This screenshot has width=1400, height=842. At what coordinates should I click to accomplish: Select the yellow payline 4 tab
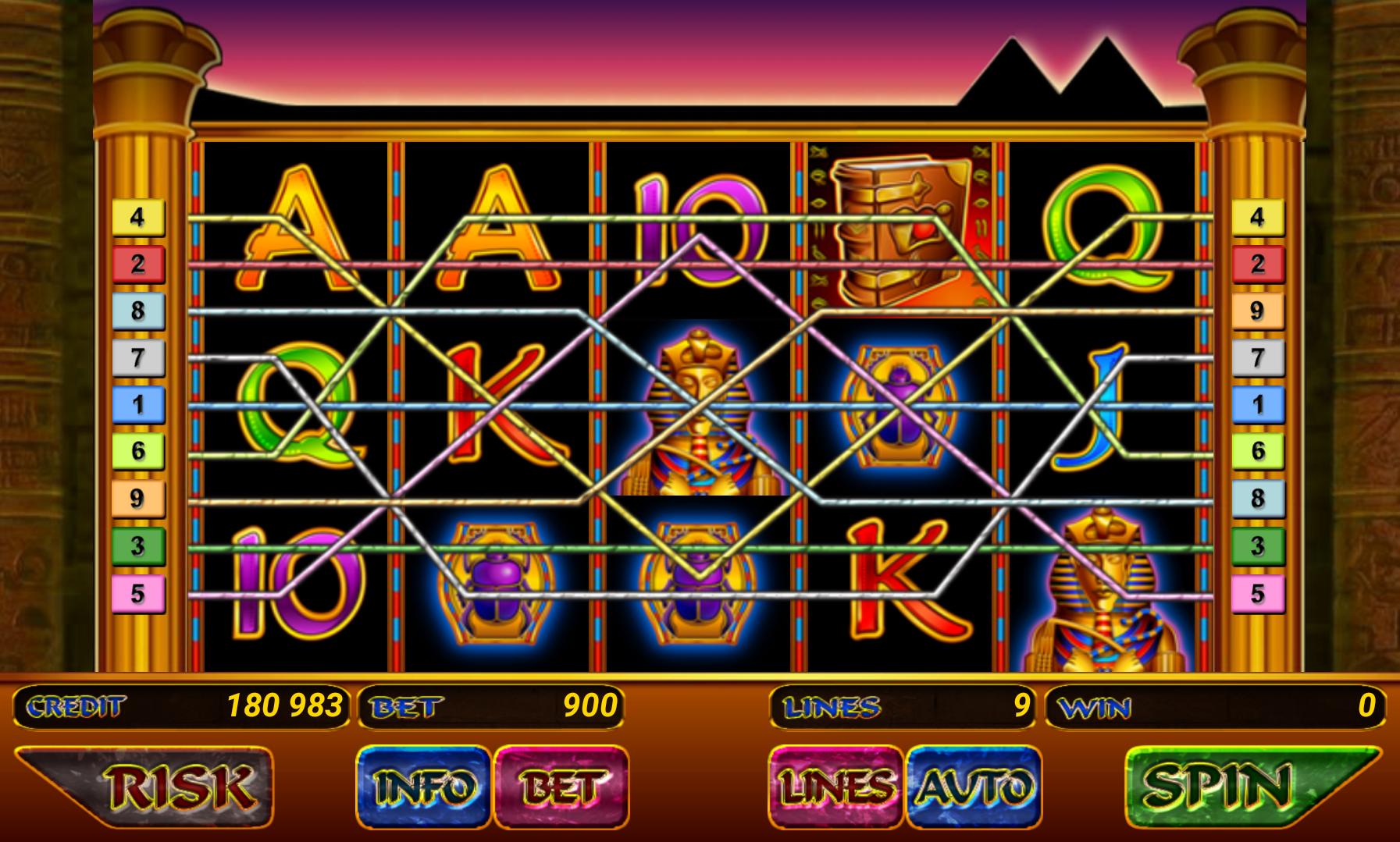coord(139,218)
